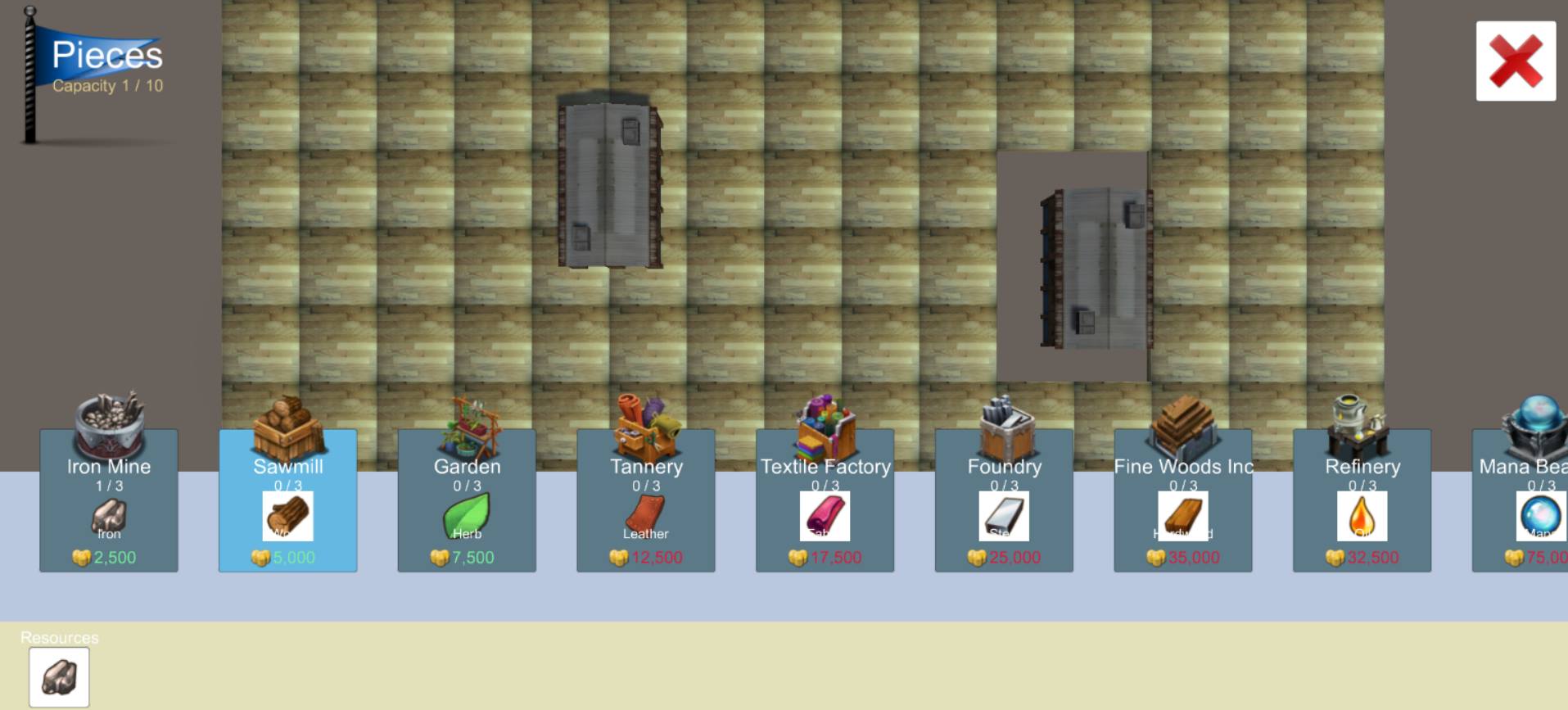Image resolution: width=1568 pixels, height=710 pixels.
Task: Select the Foundry tile in the piece bar
Action: pos(1004,500)
